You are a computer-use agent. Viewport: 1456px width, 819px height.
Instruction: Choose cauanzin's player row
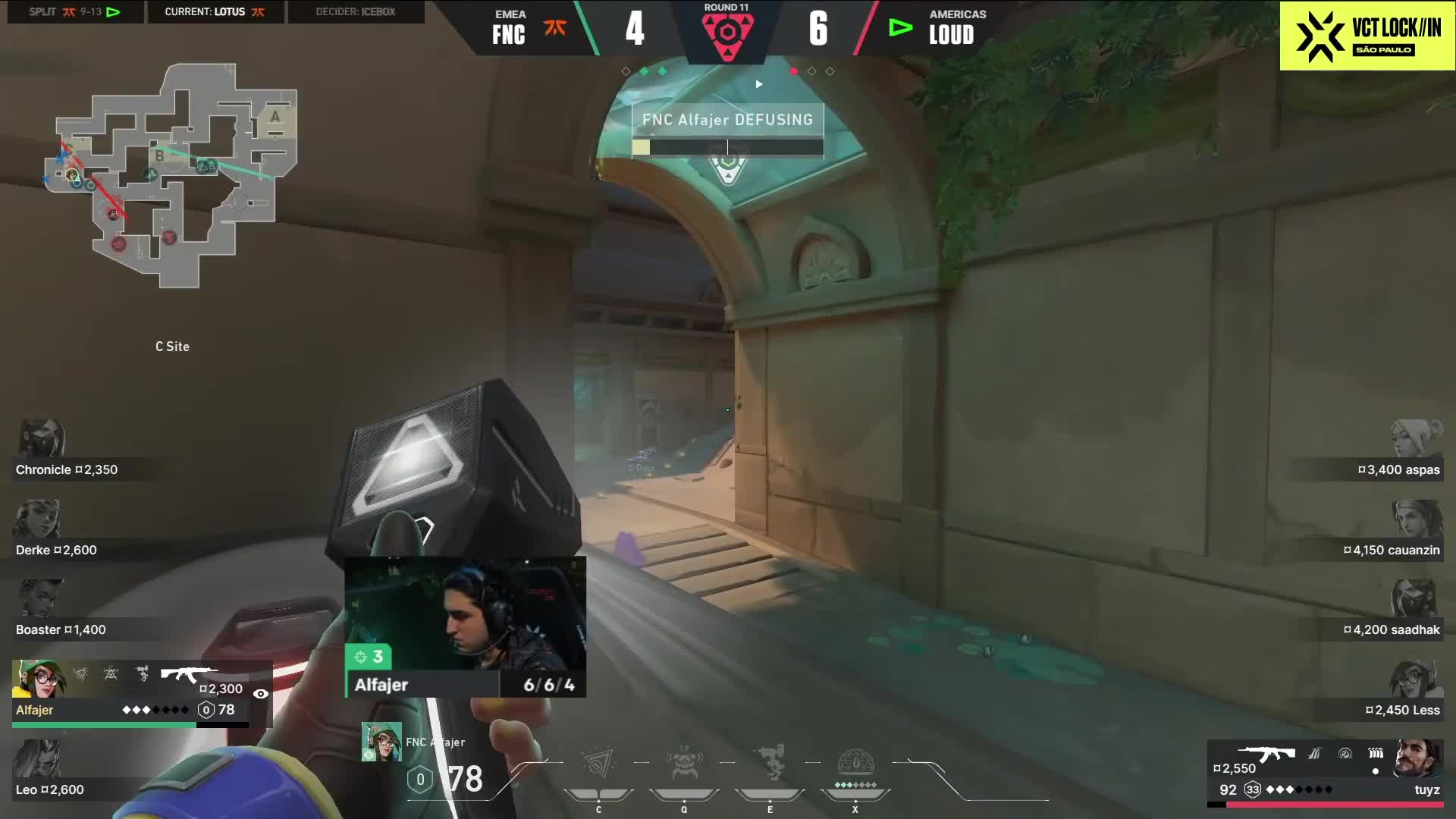click(1391, 550)
